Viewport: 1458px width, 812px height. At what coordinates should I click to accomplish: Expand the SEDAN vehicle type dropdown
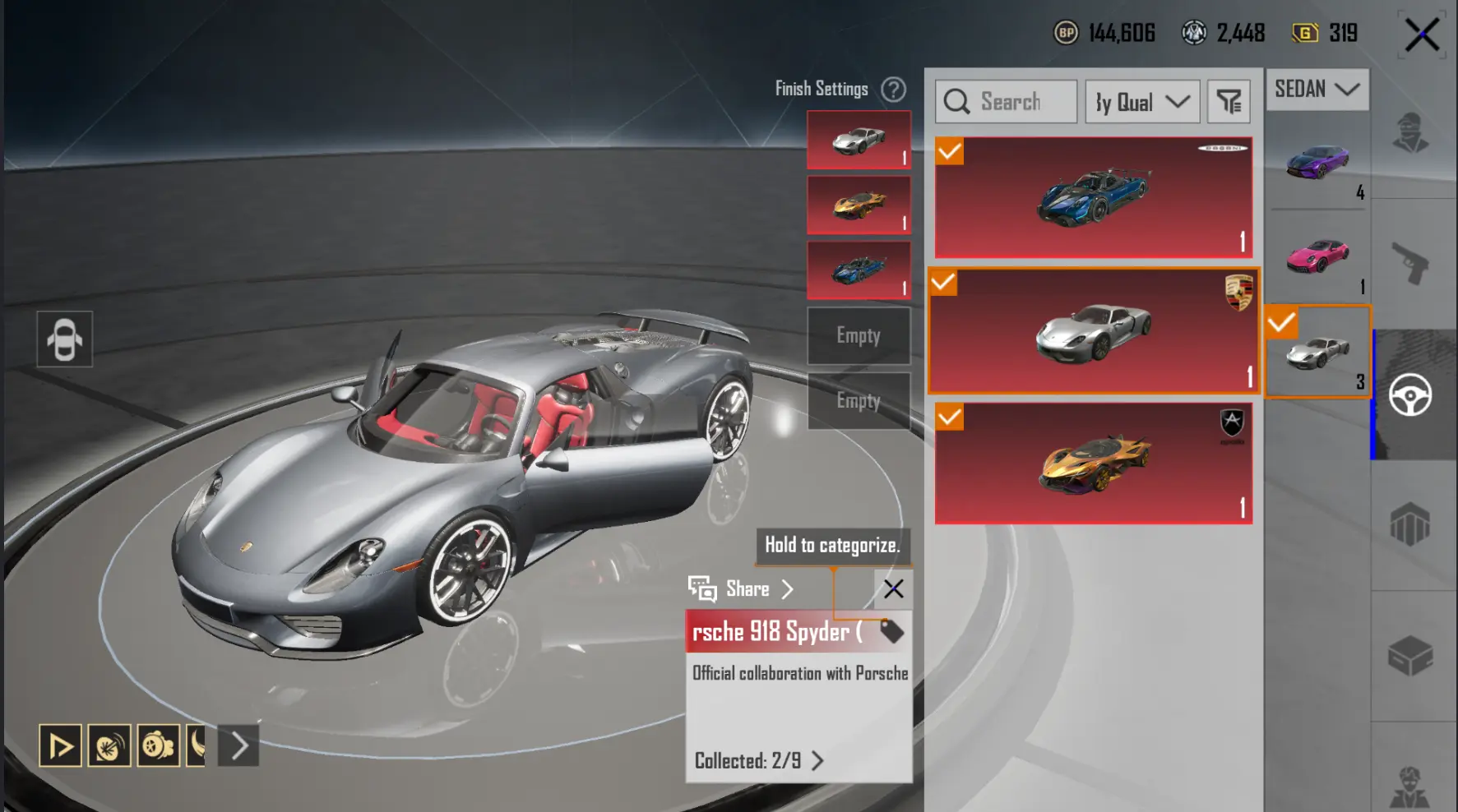(1317, 89)
